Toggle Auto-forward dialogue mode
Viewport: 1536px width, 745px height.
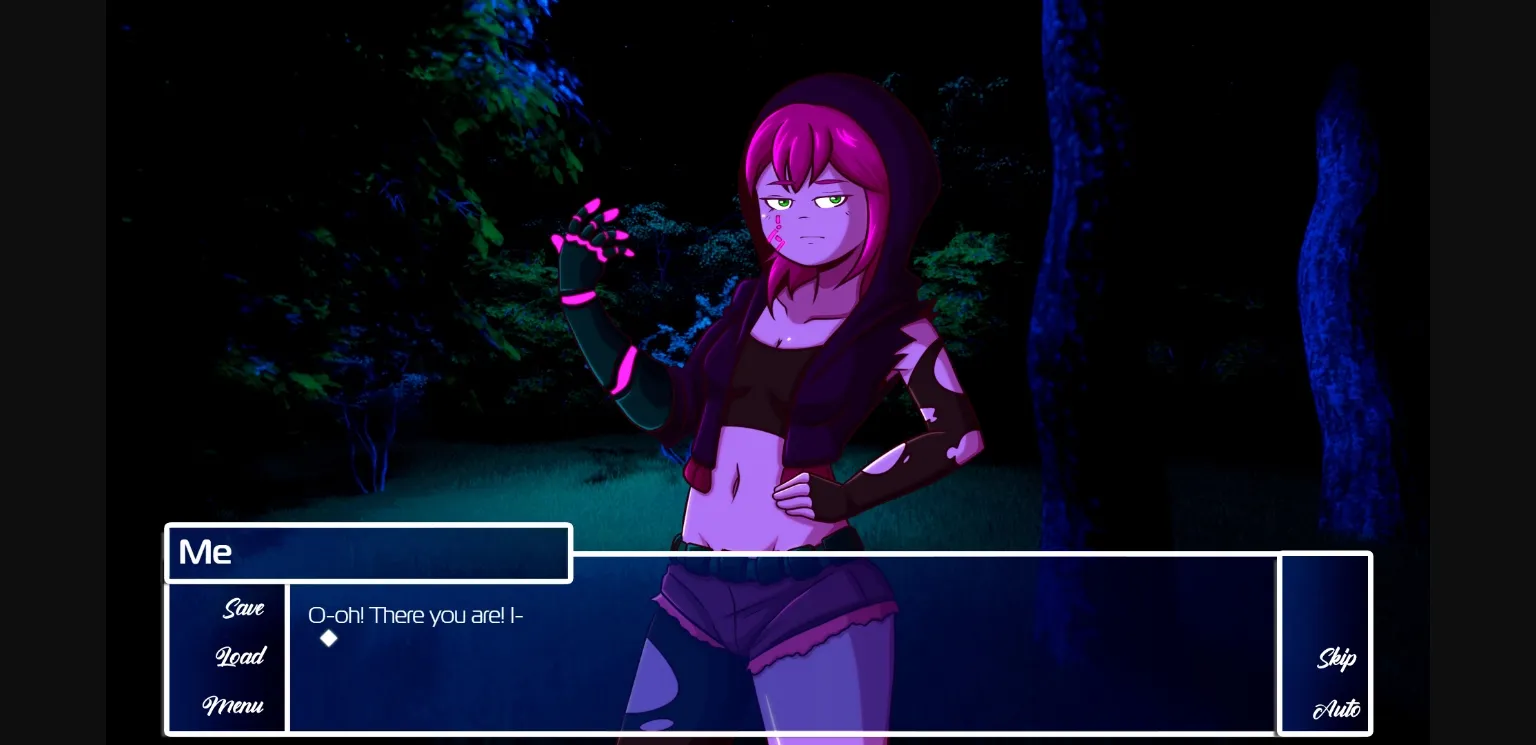[x=1336, y=708]
